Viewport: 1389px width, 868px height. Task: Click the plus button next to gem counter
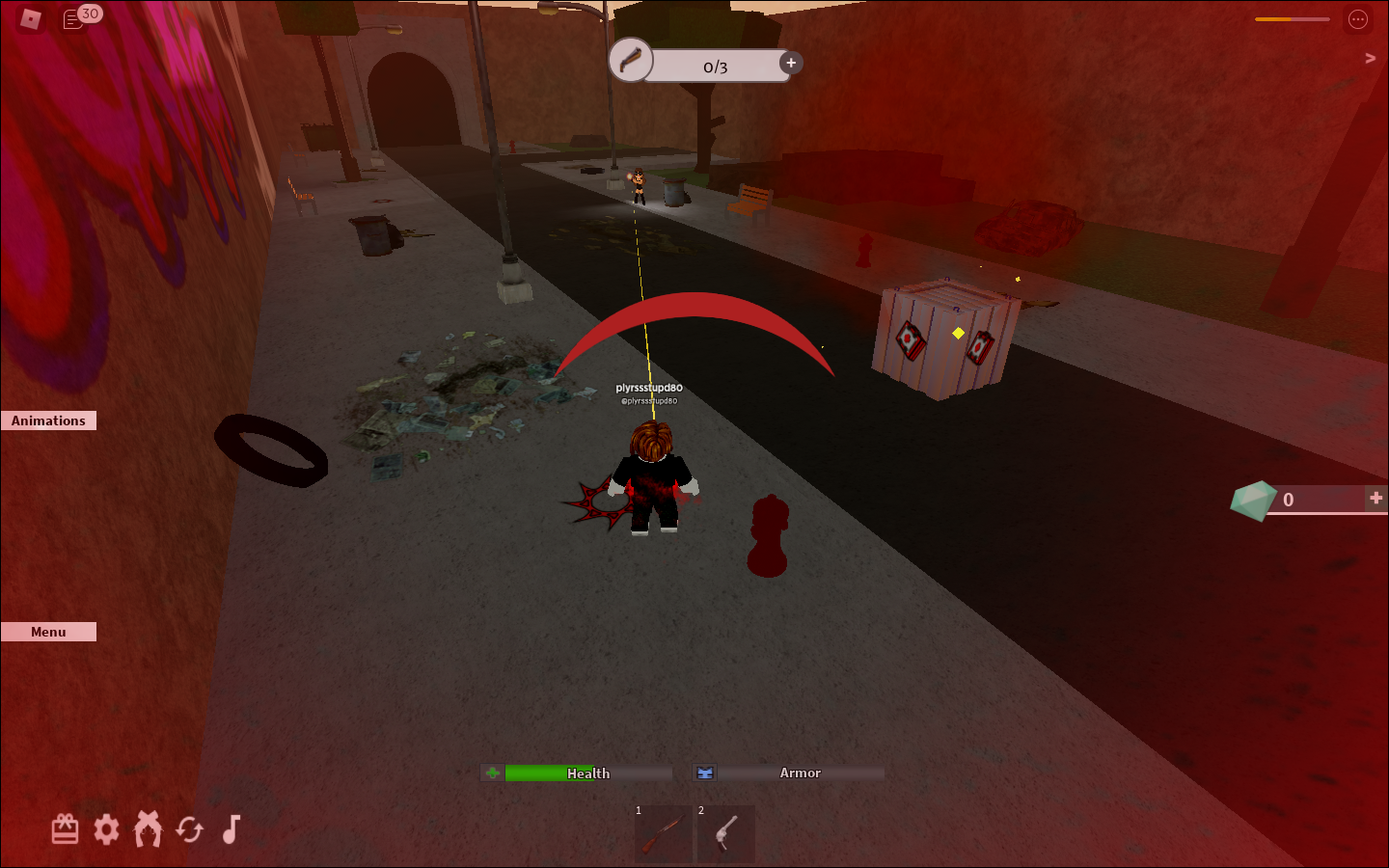coord(1375,498)
